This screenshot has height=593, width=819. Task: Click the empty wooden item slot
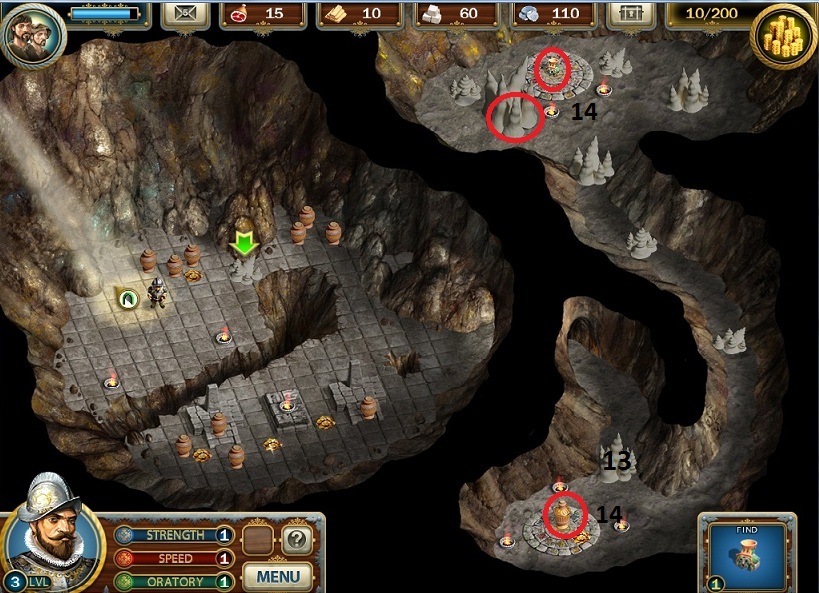click(258, 541)
